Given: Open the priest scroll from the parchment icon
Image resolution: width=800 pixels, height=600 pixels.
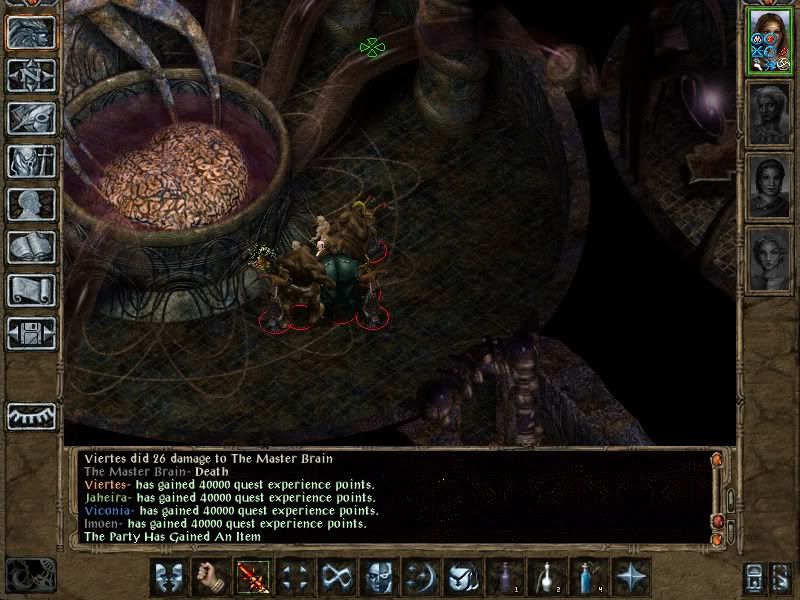Looking at the screenshot, I should 31,290.
